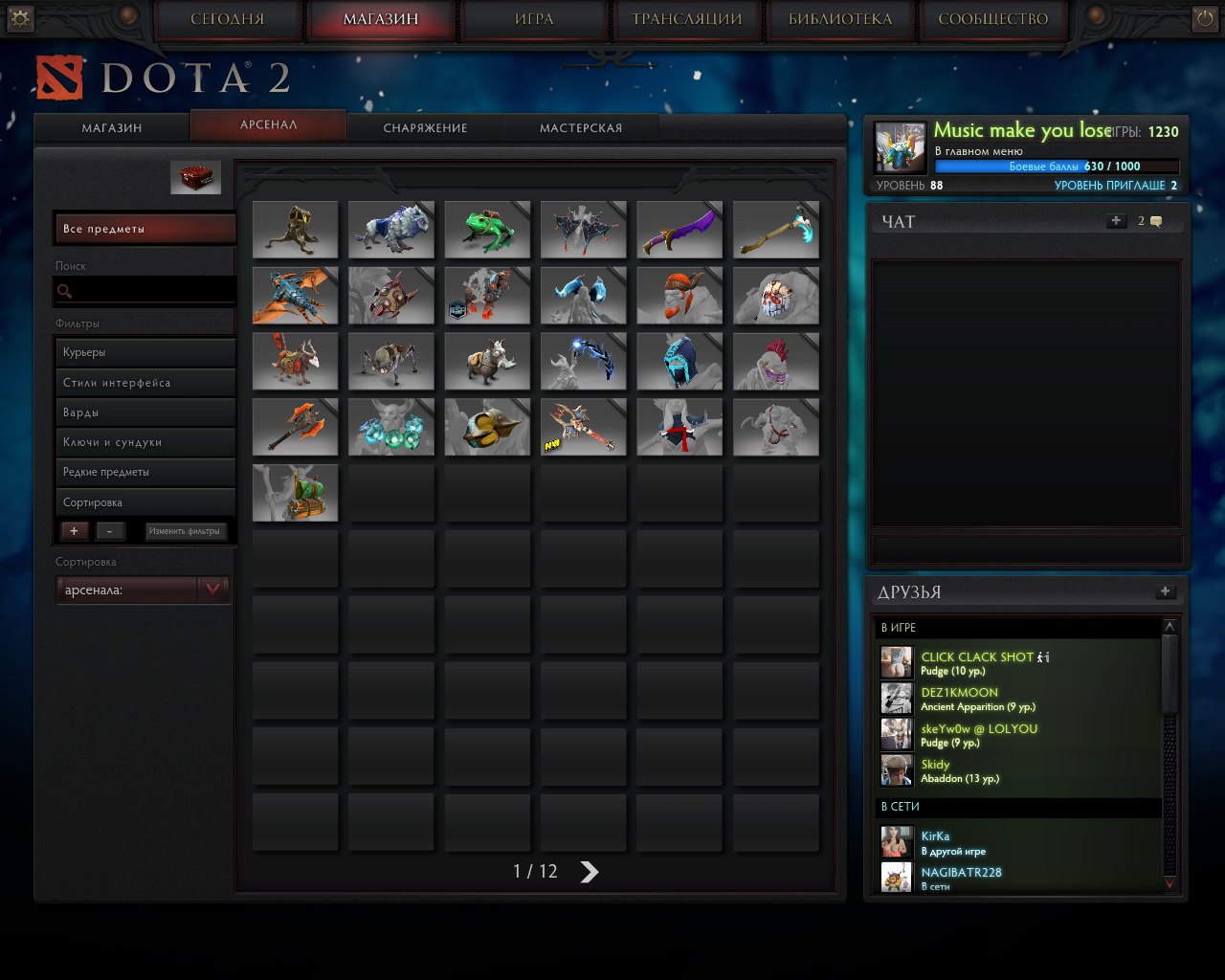Open the Мастерская tab
This screenshot has width=1225, height=980.
[580, 128]
